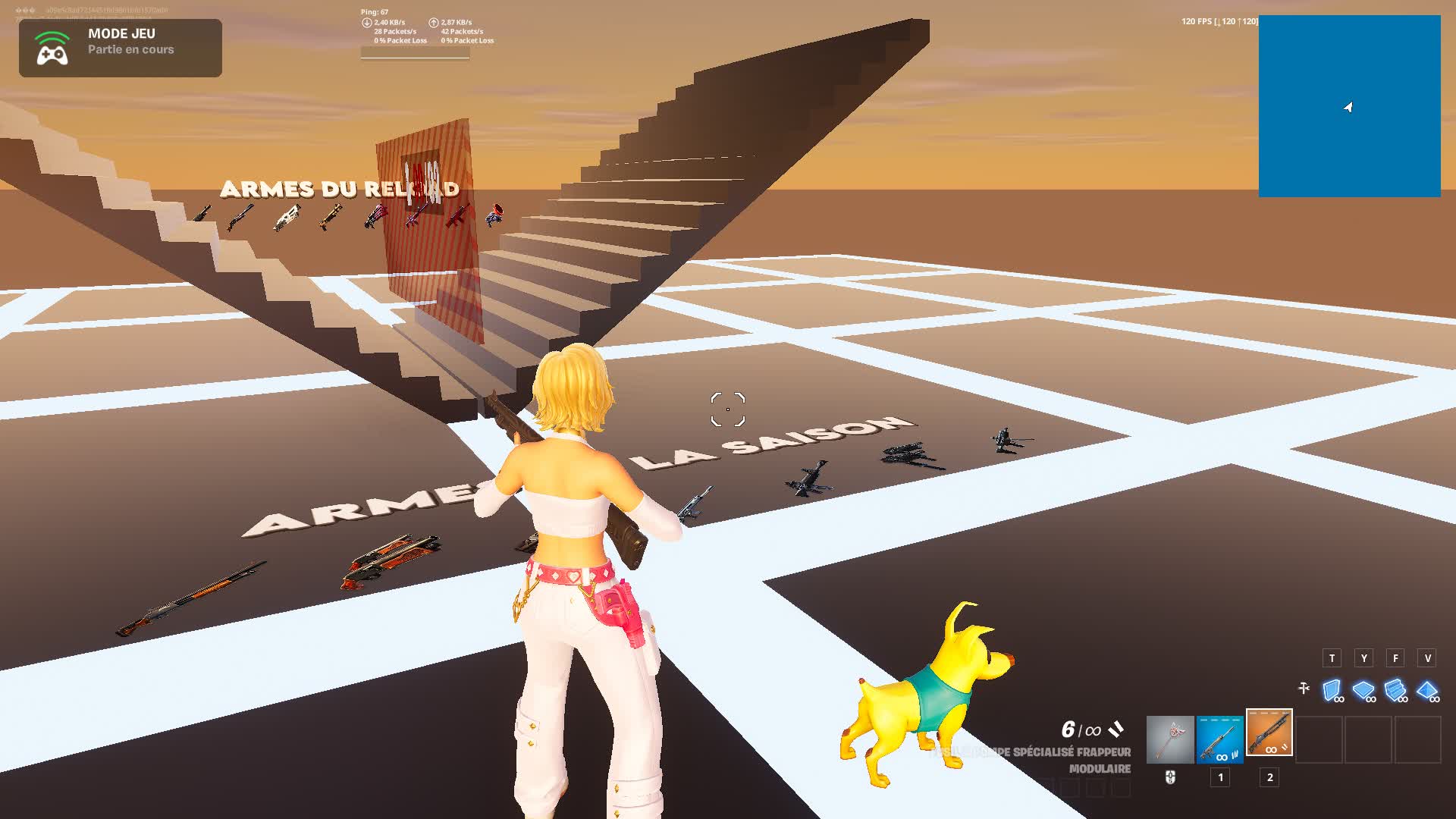Click the T keybind badge above the wall piece
The width and height of the screenshot is (1456, 819).
tap(1332, 659)
